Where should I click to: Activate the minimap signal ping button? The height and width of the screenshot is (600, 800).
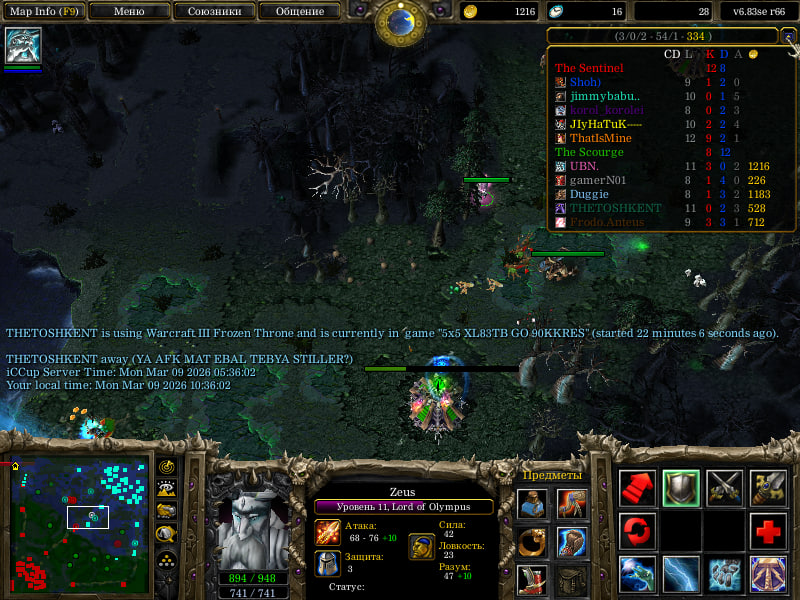pos(167,468)
